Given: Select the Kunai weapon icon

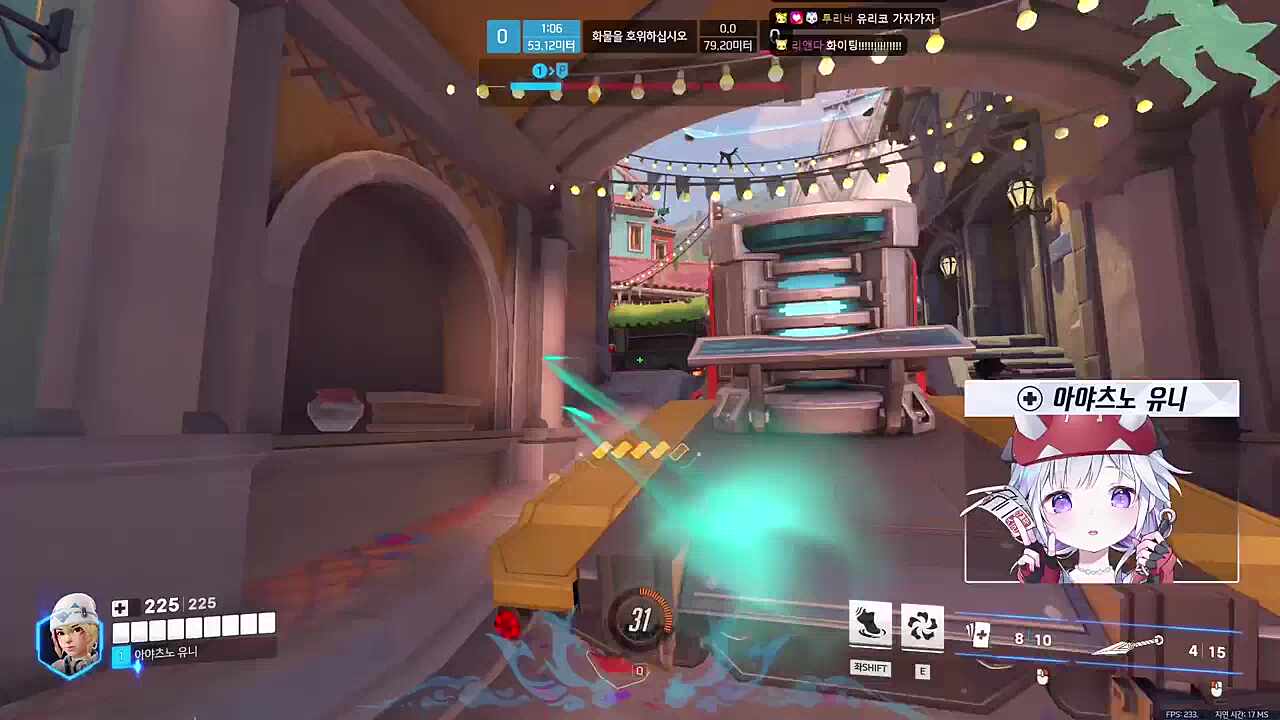Looking at the screenshot, I should pos(1129,645).
